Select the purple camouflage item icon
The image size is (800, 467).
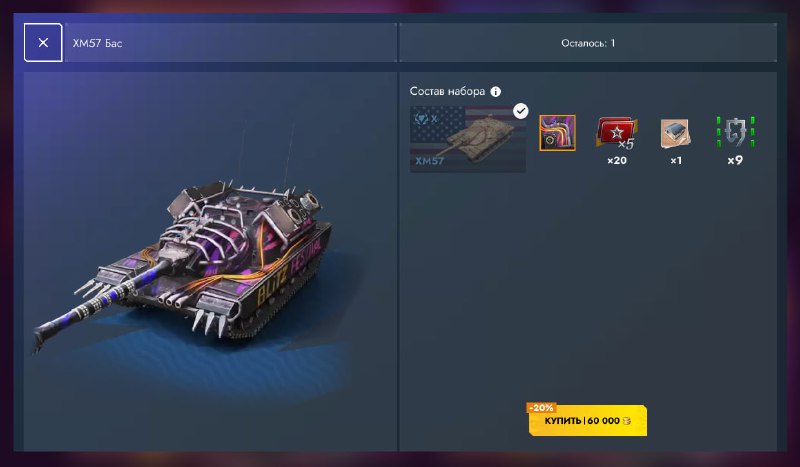(x=557, y=133)
